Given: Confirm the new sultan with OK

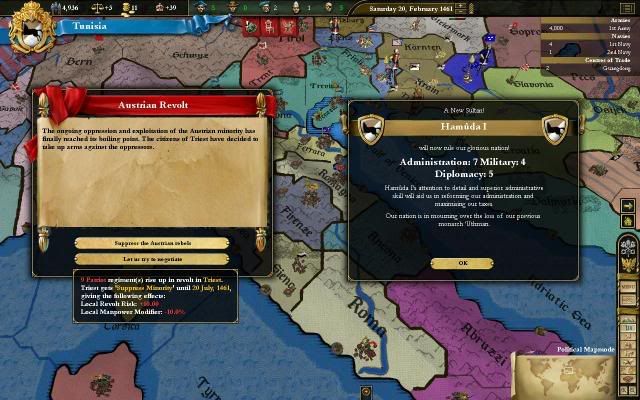Looking at the screenshot, I should 462,263.
